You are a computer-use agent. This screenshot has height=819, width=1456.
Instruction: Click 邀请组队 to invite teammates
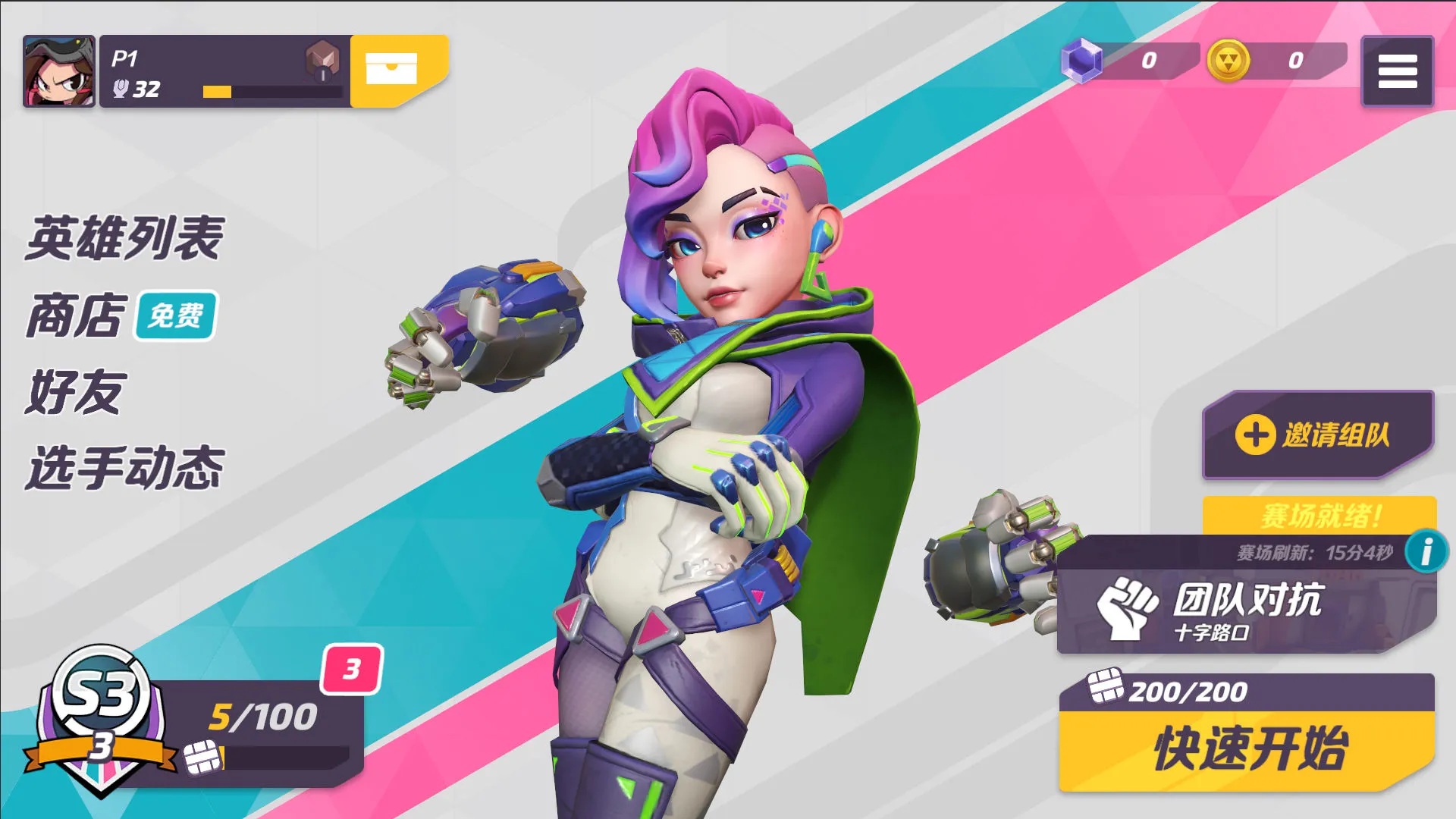click(1317, 435)
